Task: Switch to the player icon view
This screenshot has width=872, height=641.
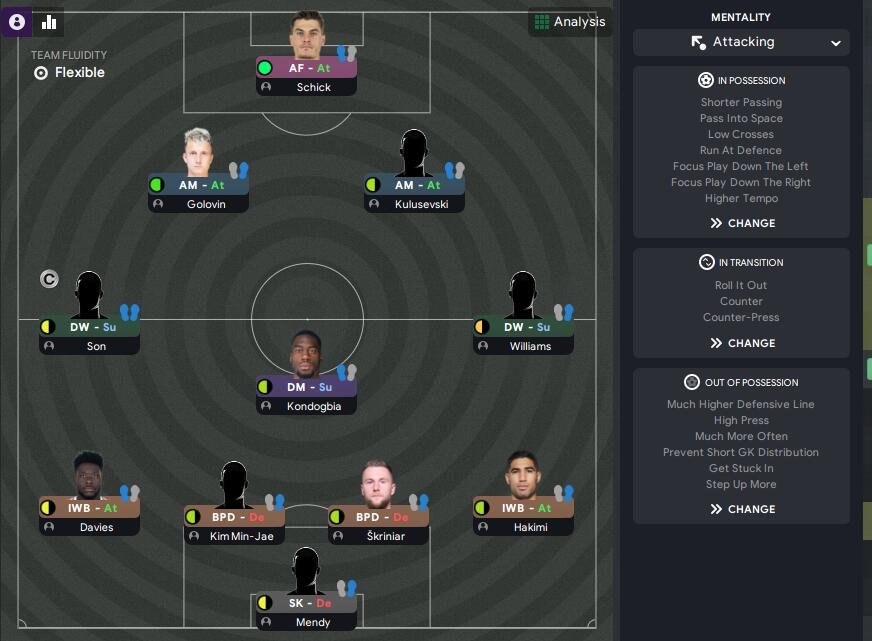Action: (17, 22)
